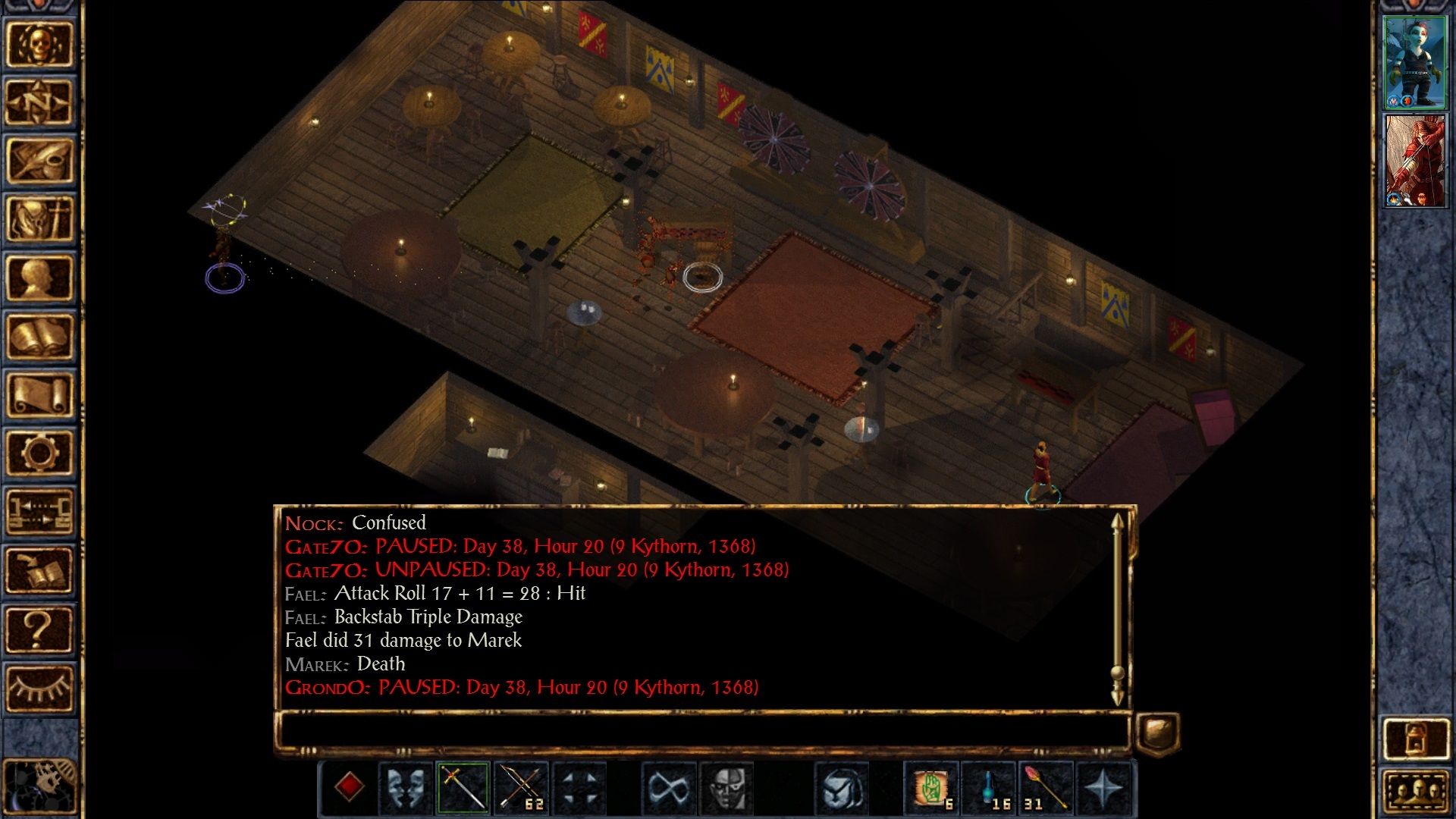Open the inventory screen from the sidebar

pyautogui.click(x=39, y=219)
